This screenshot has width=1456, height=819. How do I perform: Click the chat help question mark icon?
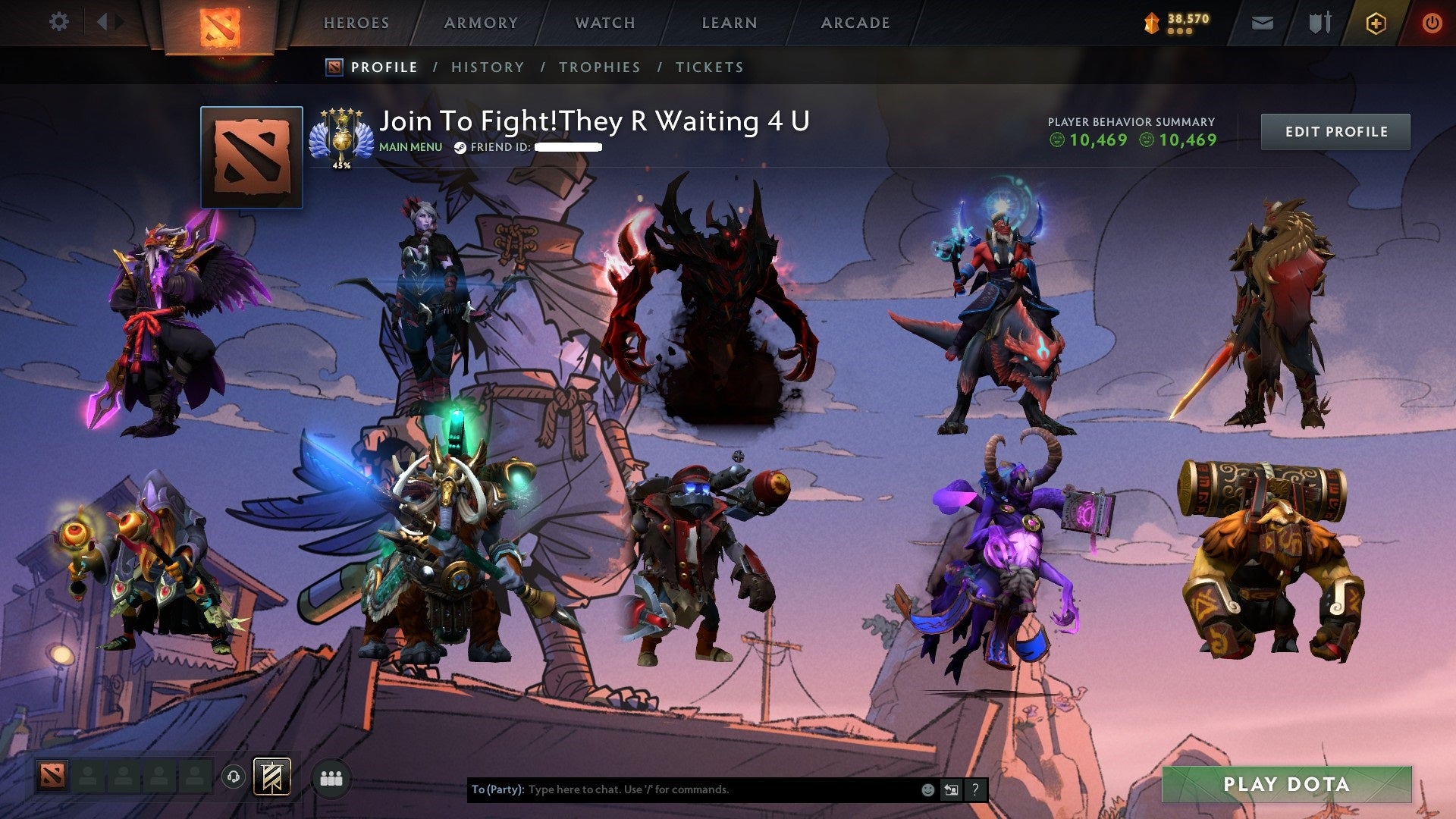click(975, 789)
